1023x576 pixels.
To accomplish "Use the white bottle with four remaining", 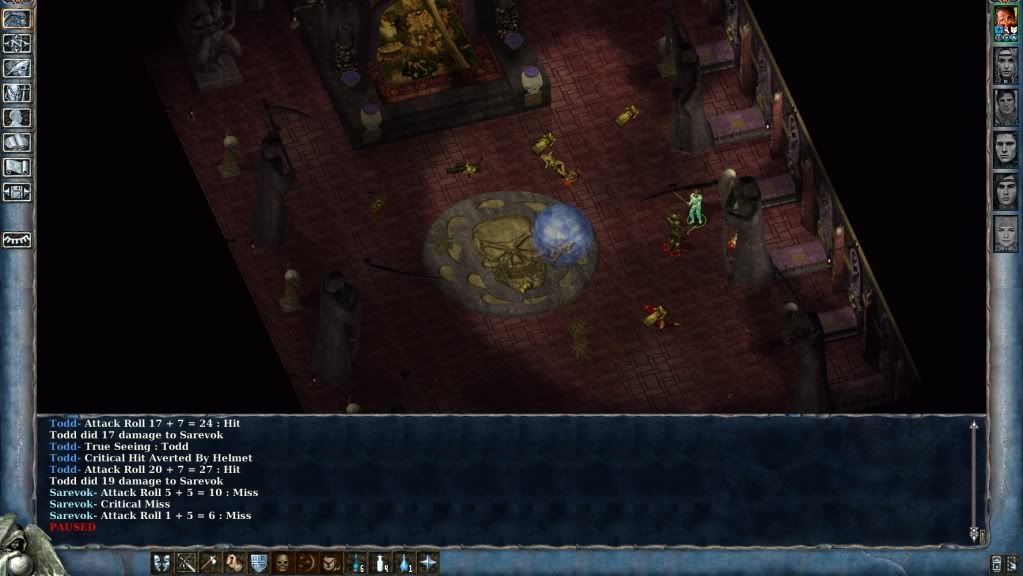I will [x=380, y=563].
